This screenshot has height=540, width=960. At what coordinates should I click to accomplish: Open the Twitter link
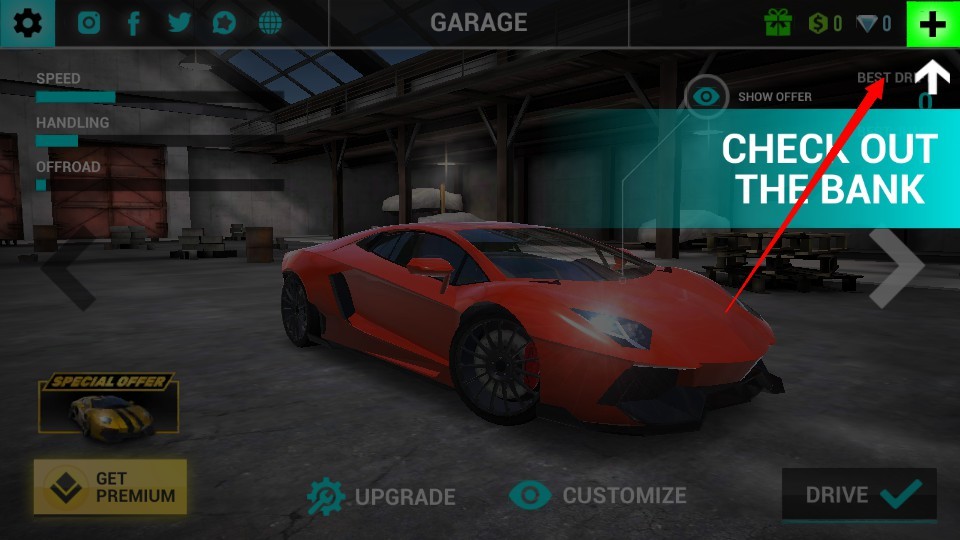point(179,23)
